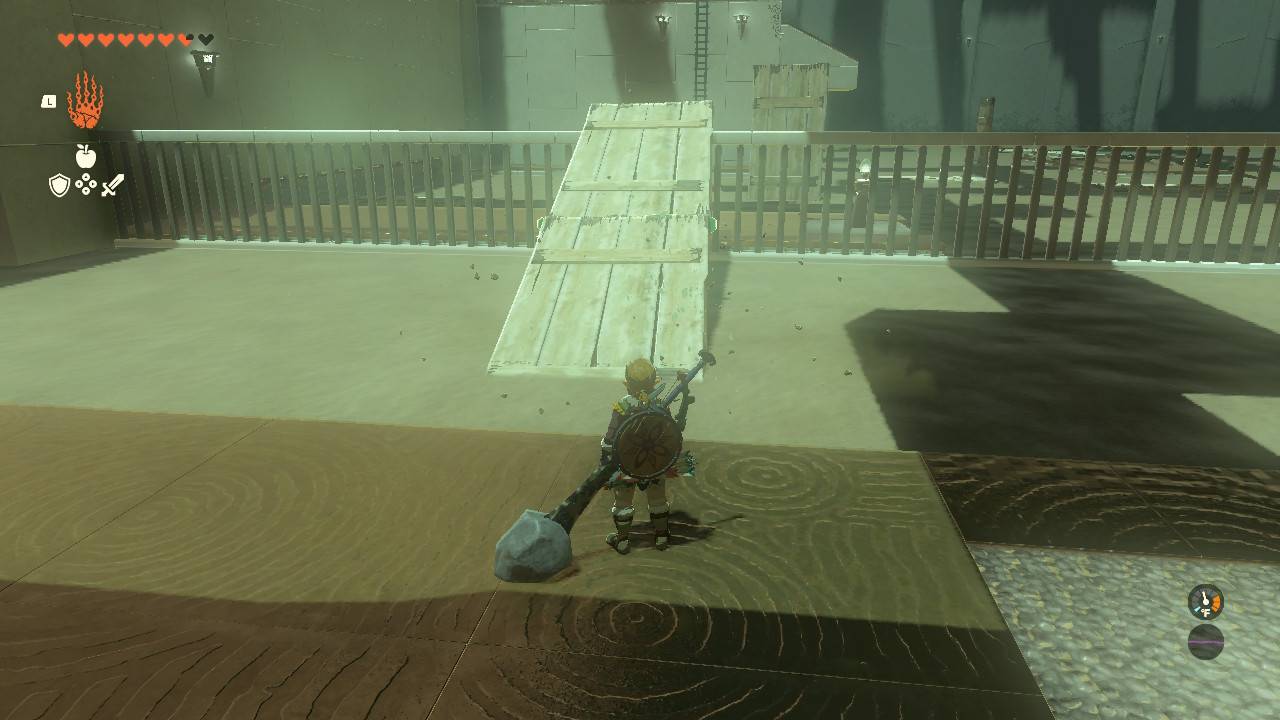1280x720 pixels.
Task: Click the four-circle buff icon beside the sword
Action: pos(86,185)
